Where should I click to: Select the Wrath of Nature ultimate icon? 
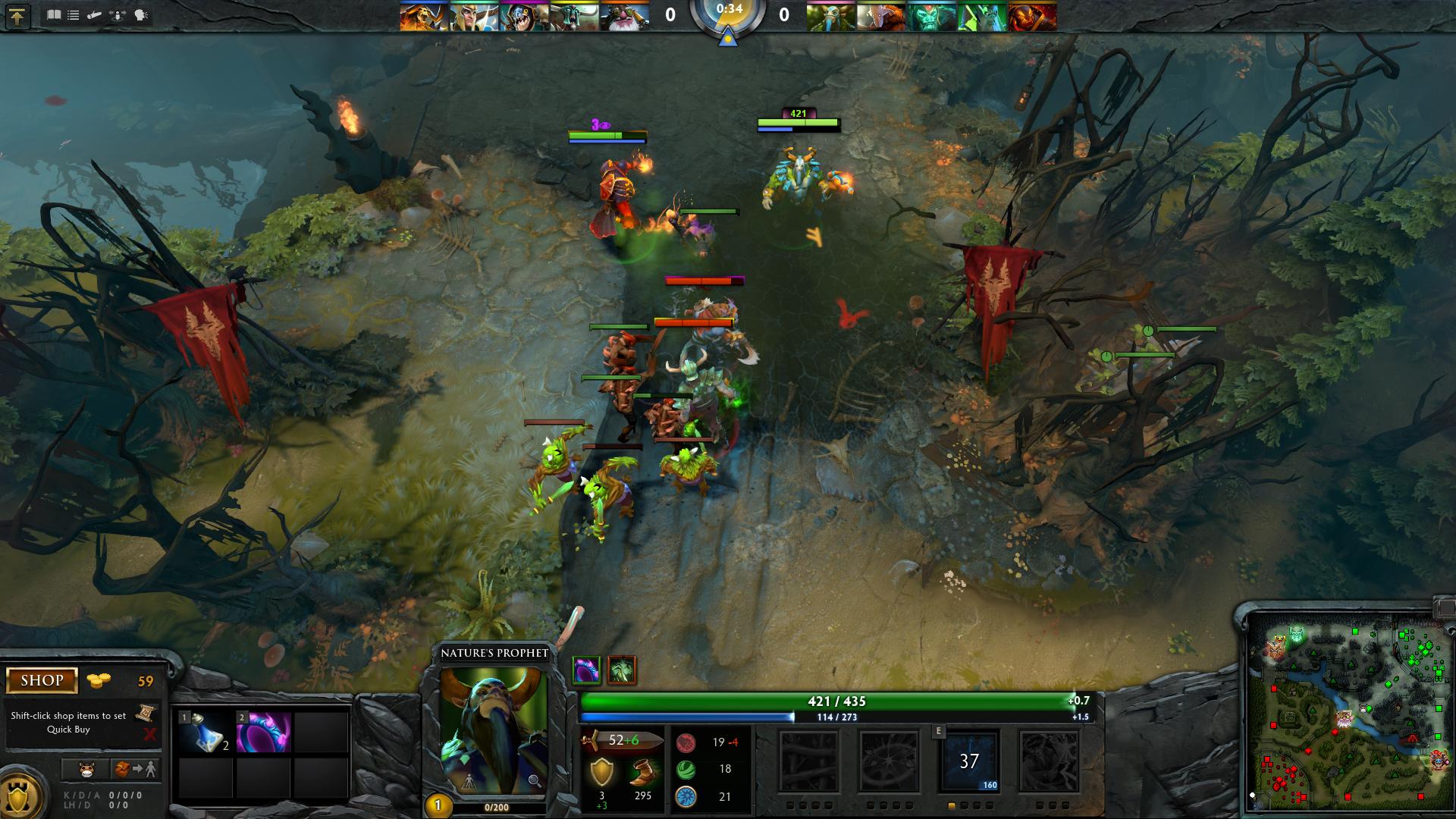click(x=1049, y=761)
